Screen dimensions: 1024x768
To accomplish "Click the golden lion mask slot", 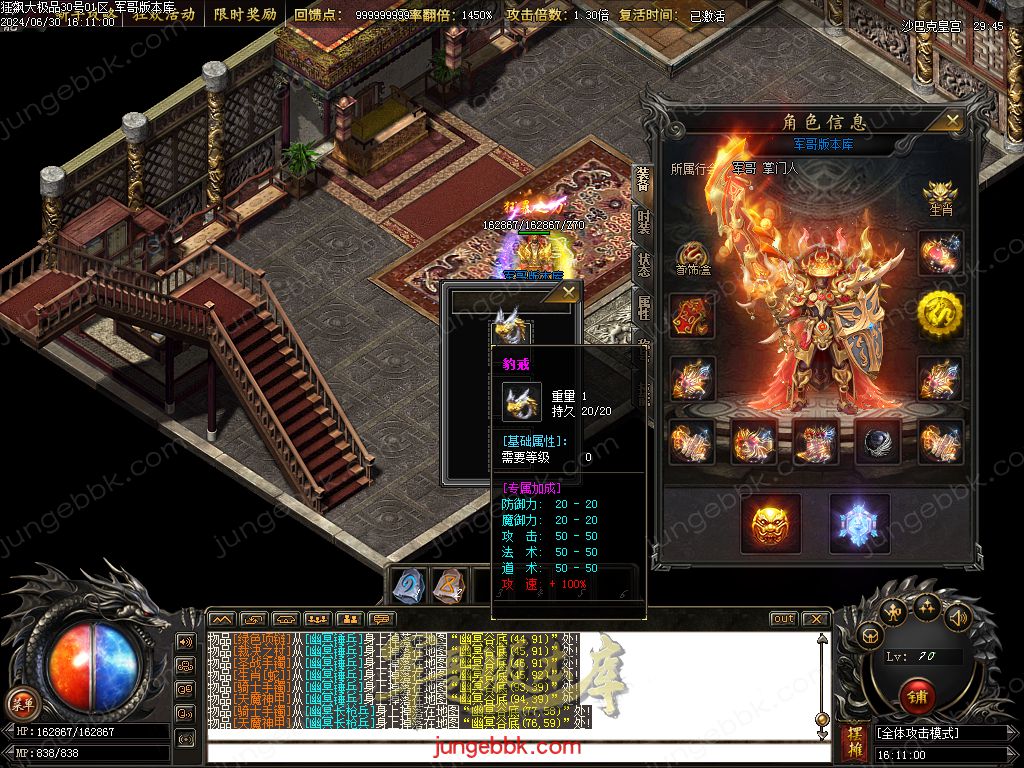I will 771,523.
